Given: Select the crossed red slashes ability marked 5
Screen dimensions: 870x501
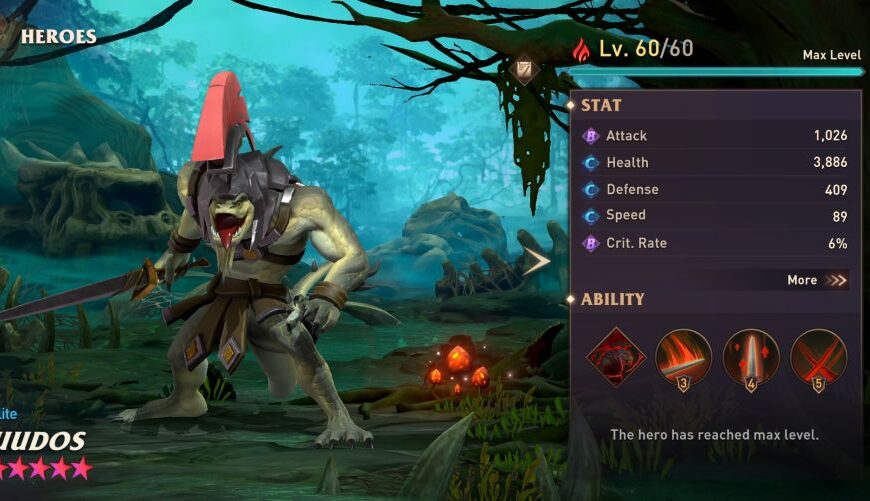Looking at the screenshot, I should (x=818, y=357).
